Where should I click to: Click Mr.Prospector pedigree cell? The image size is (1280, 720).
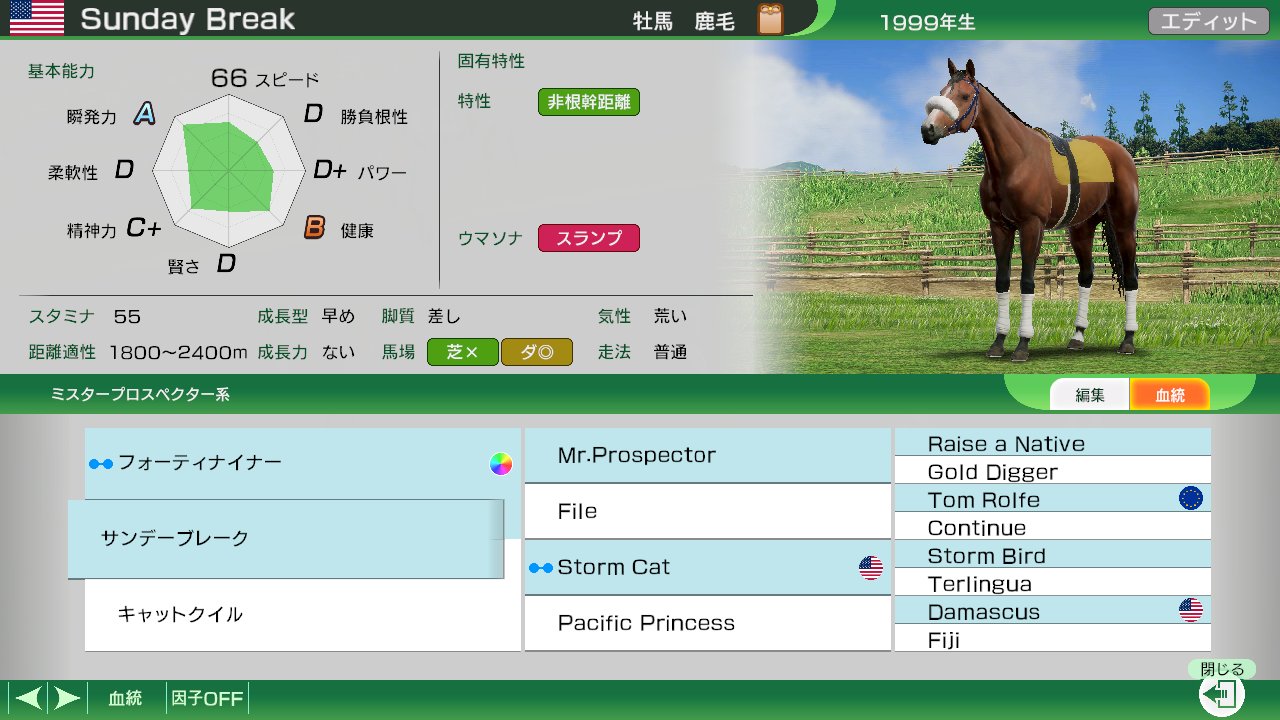click(x=706, y=456)
